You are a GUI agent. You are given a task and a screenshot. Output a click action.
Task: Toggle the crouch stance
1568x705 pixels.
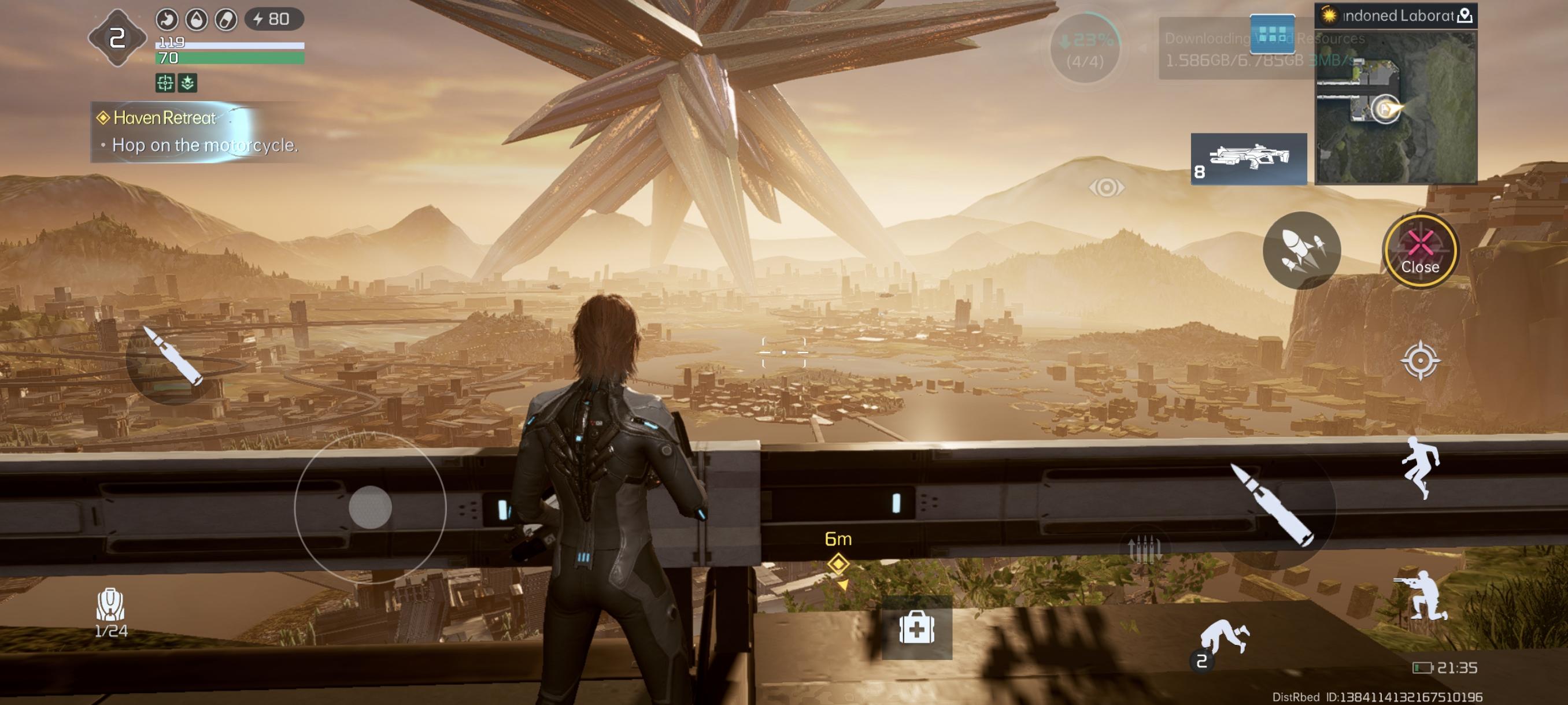(x=1421, y=596)
